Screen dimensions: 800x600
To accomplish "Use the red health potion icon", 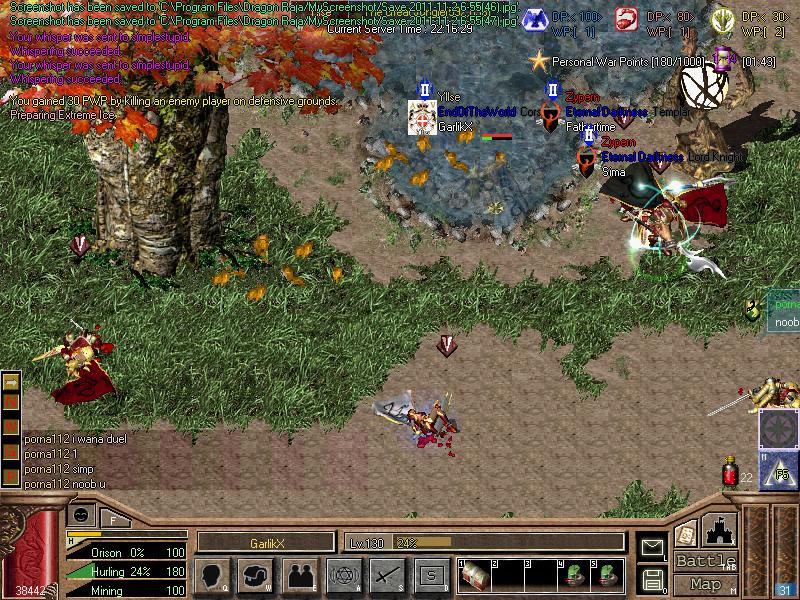I will click(x=731, y=472).
